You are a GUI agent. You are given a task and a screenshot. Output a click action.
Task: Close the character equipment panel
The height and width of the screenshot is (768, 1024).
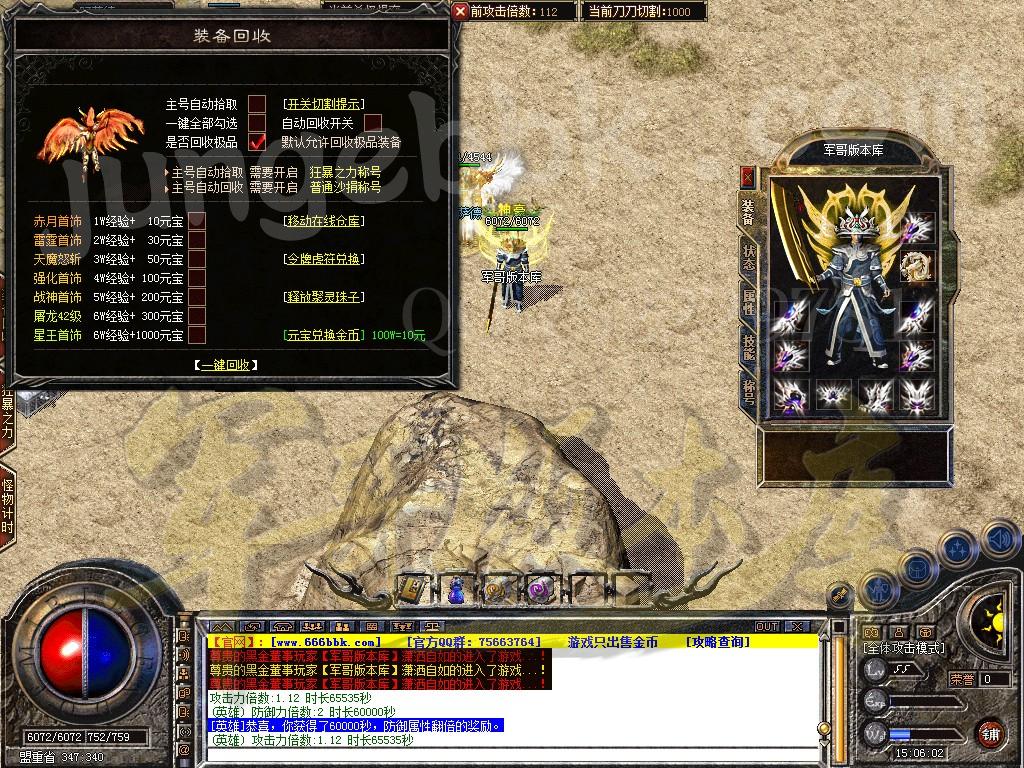tap(747, 177)
